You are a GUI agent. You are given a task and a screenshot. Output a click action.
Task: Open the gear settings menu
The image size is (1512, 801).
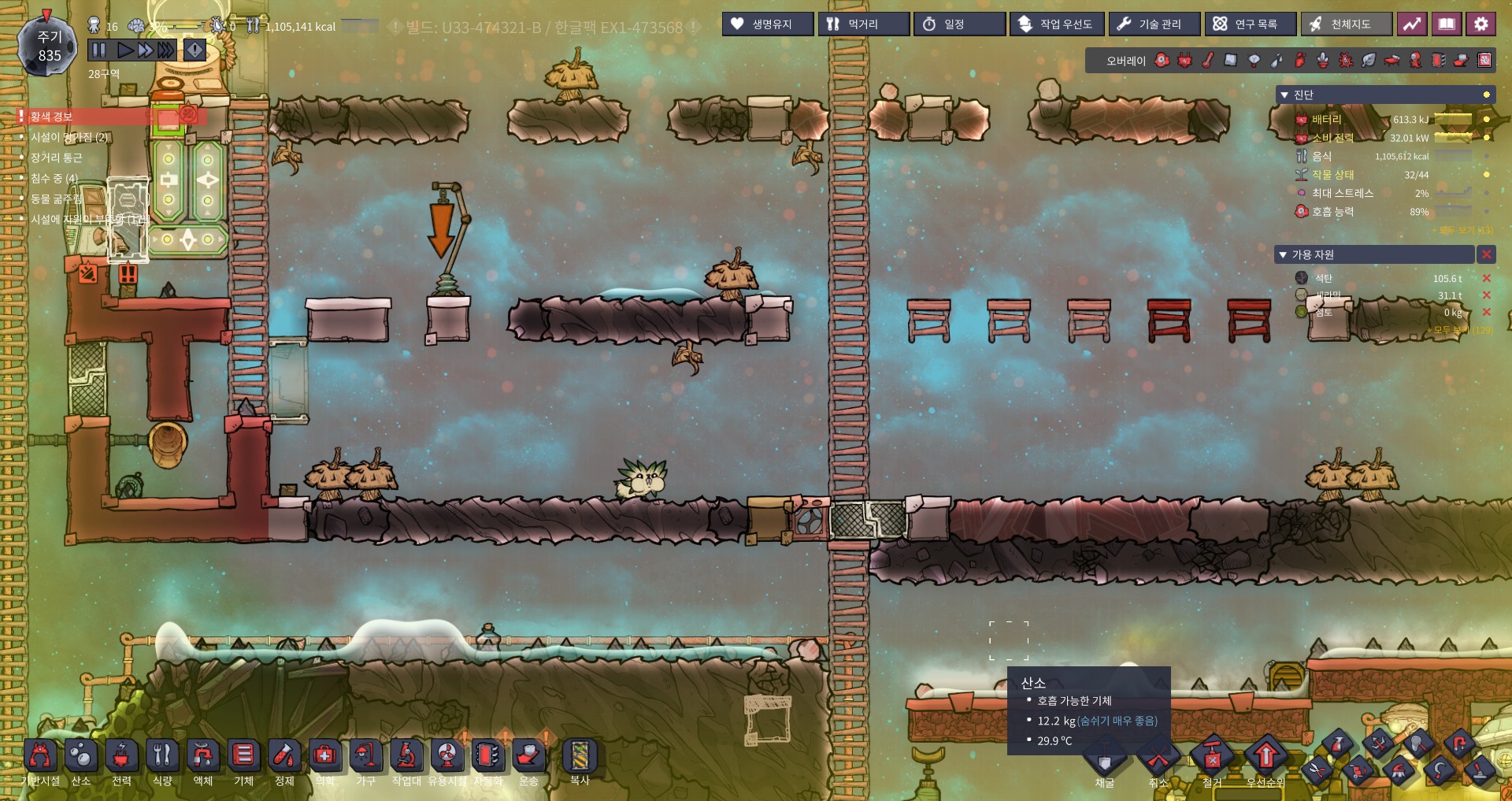click(x=1480, y=24)
